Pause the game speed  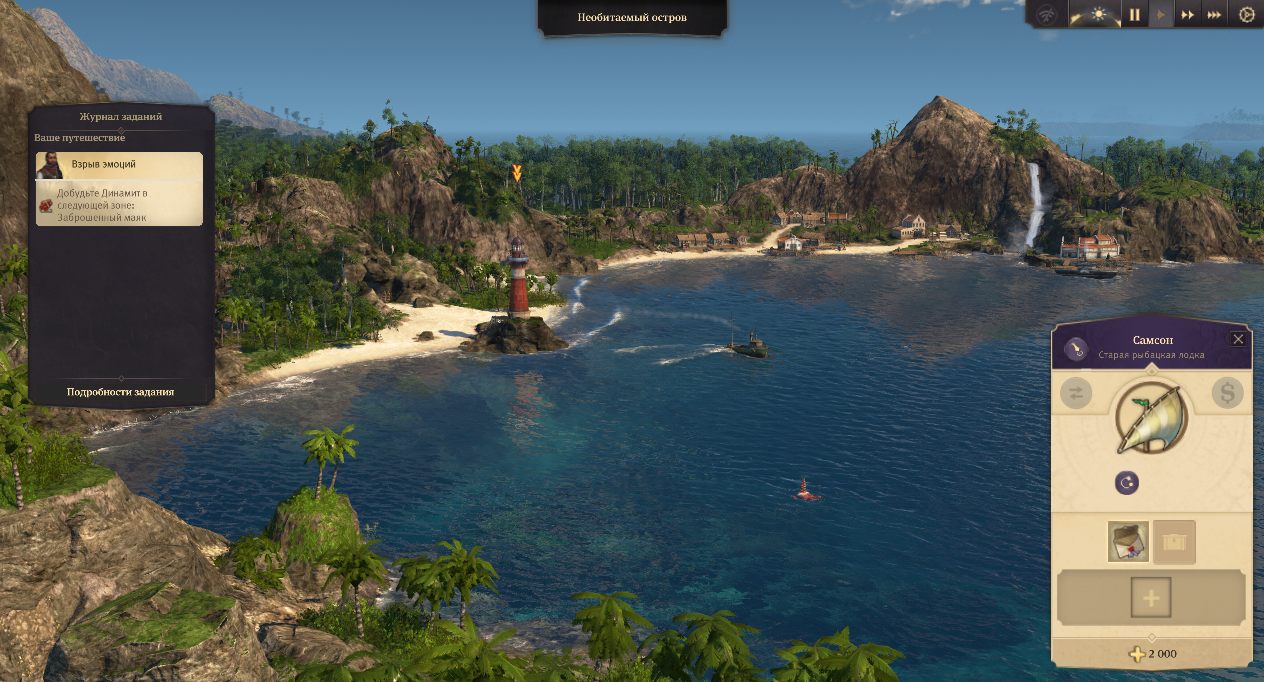point(1135,15)
